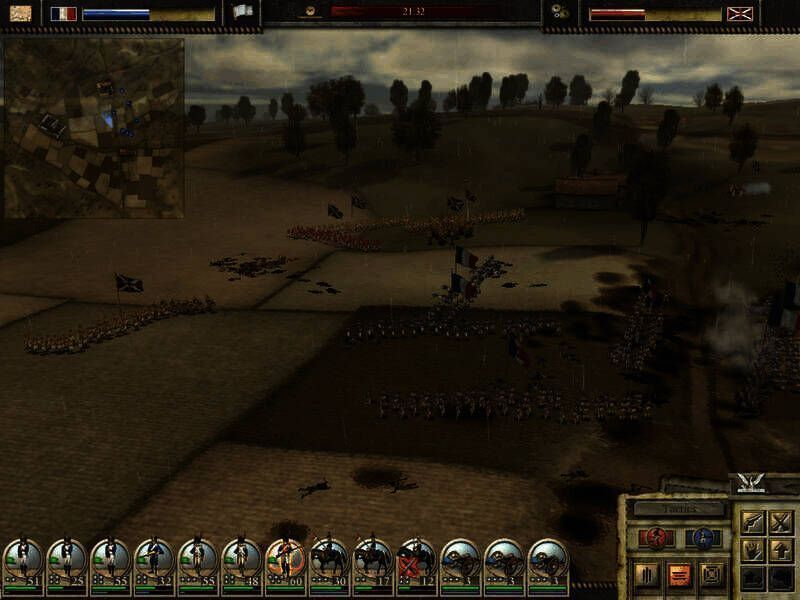The image size is (800, 600).
Task: Activate the fire musket command
Action: pyautogui.click(x=751, y=521)
